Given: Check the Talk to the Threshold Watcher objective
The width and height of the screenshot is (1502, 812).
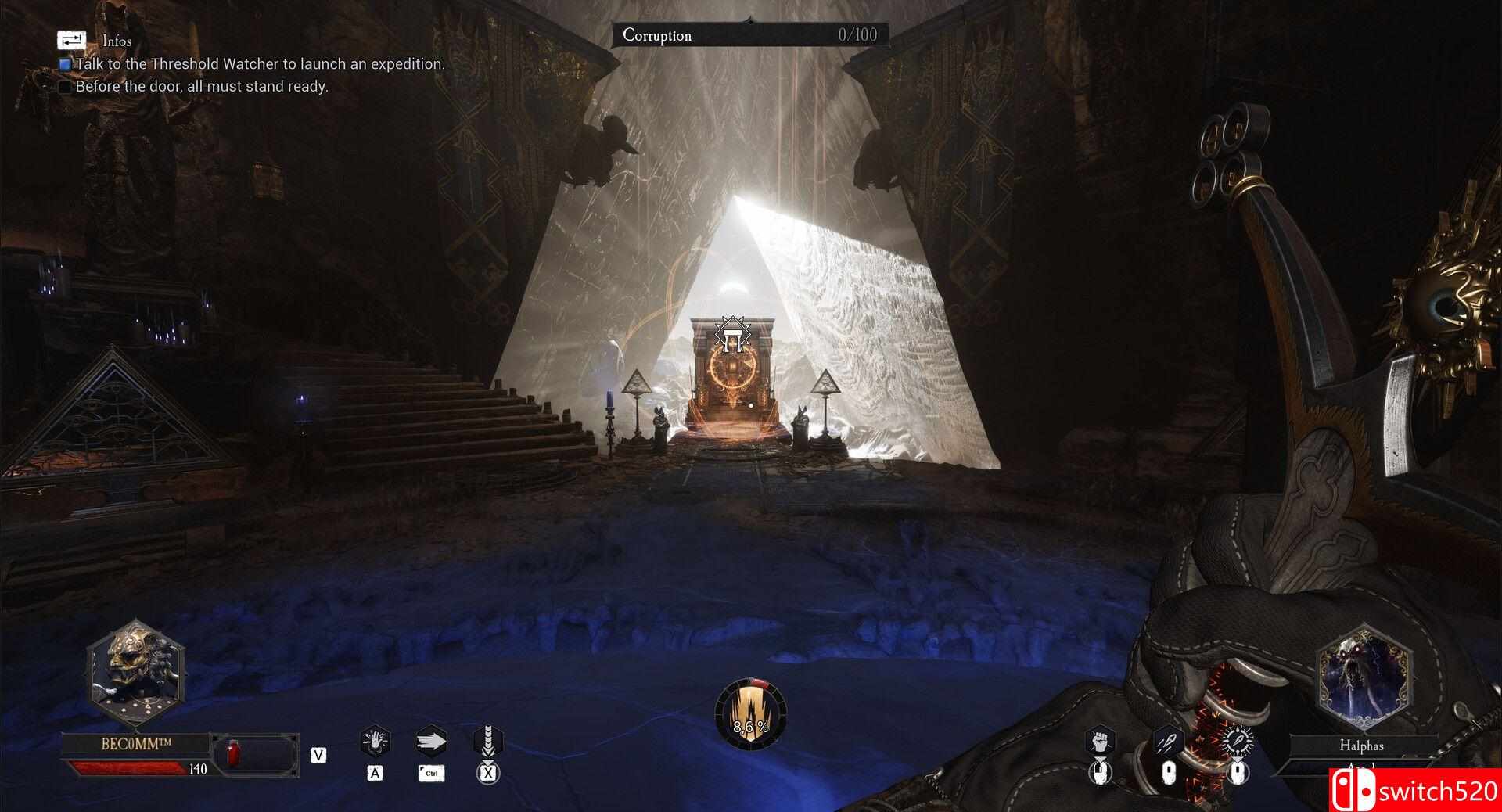Looking at the screenshot, I should (x=64, y=65).
